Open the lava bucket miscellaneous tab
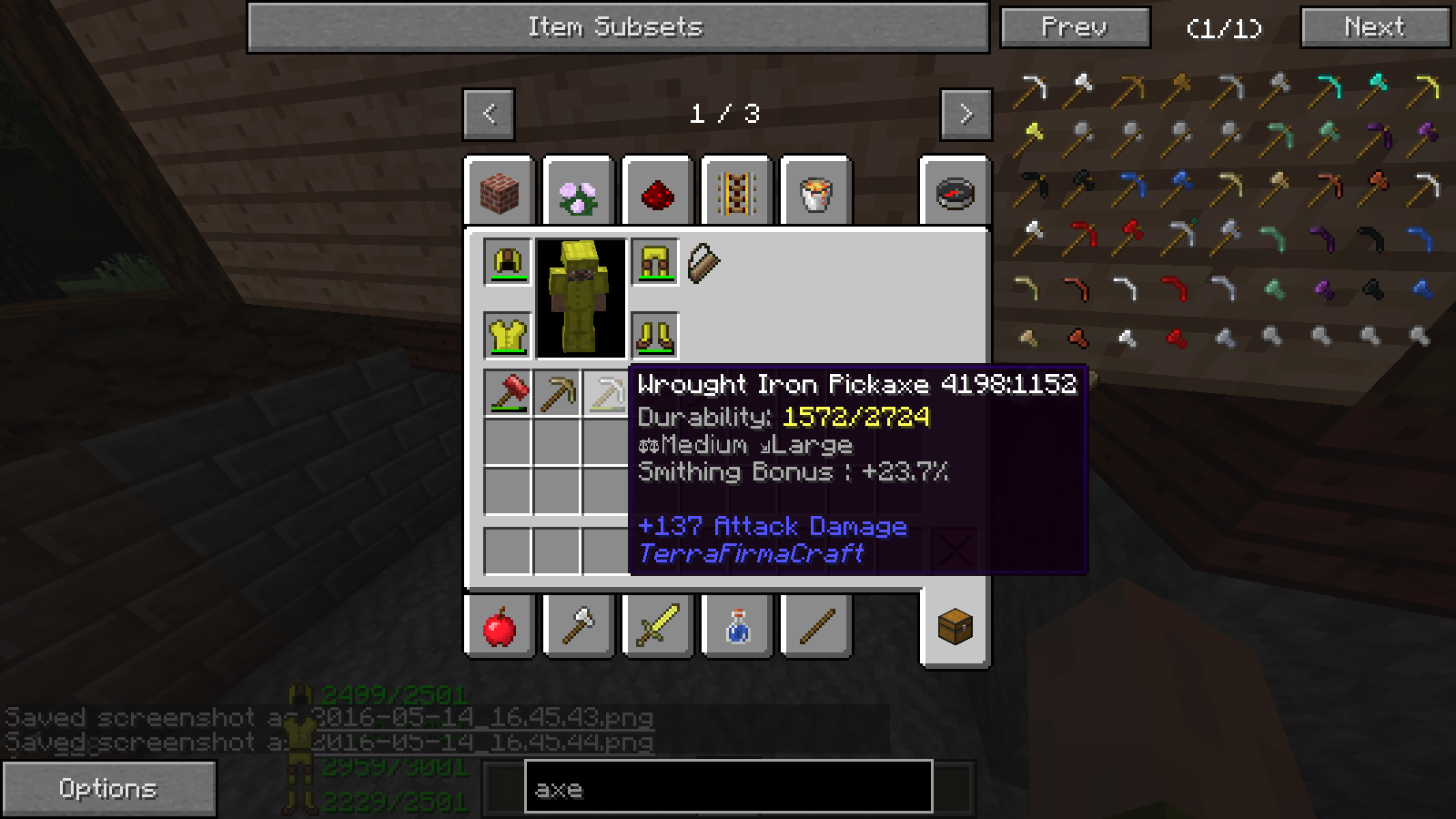 (x=815, y=193)
